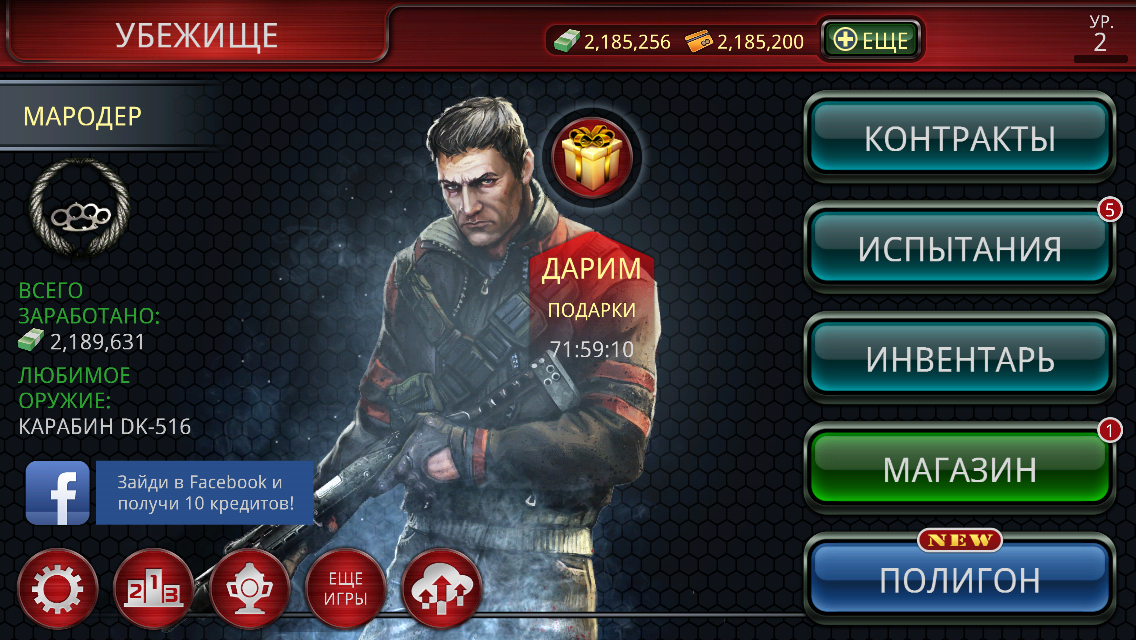Show the leaderboard podium icon
Viewport: 1136px width, 640px height.
tap(153, 589)
